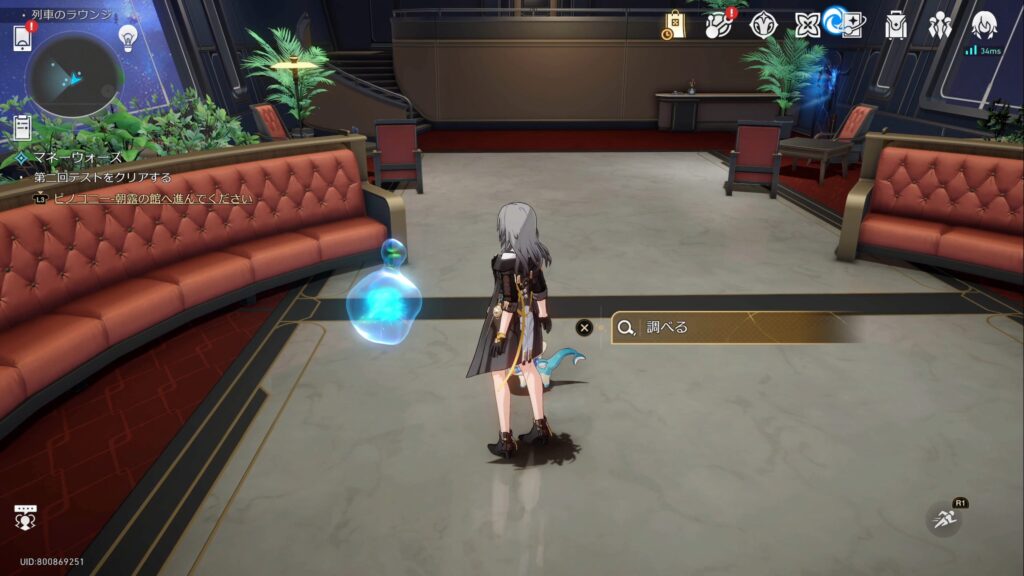Open the character avatar menu
The image size is (1024, 576).
(x=985, y=25)
